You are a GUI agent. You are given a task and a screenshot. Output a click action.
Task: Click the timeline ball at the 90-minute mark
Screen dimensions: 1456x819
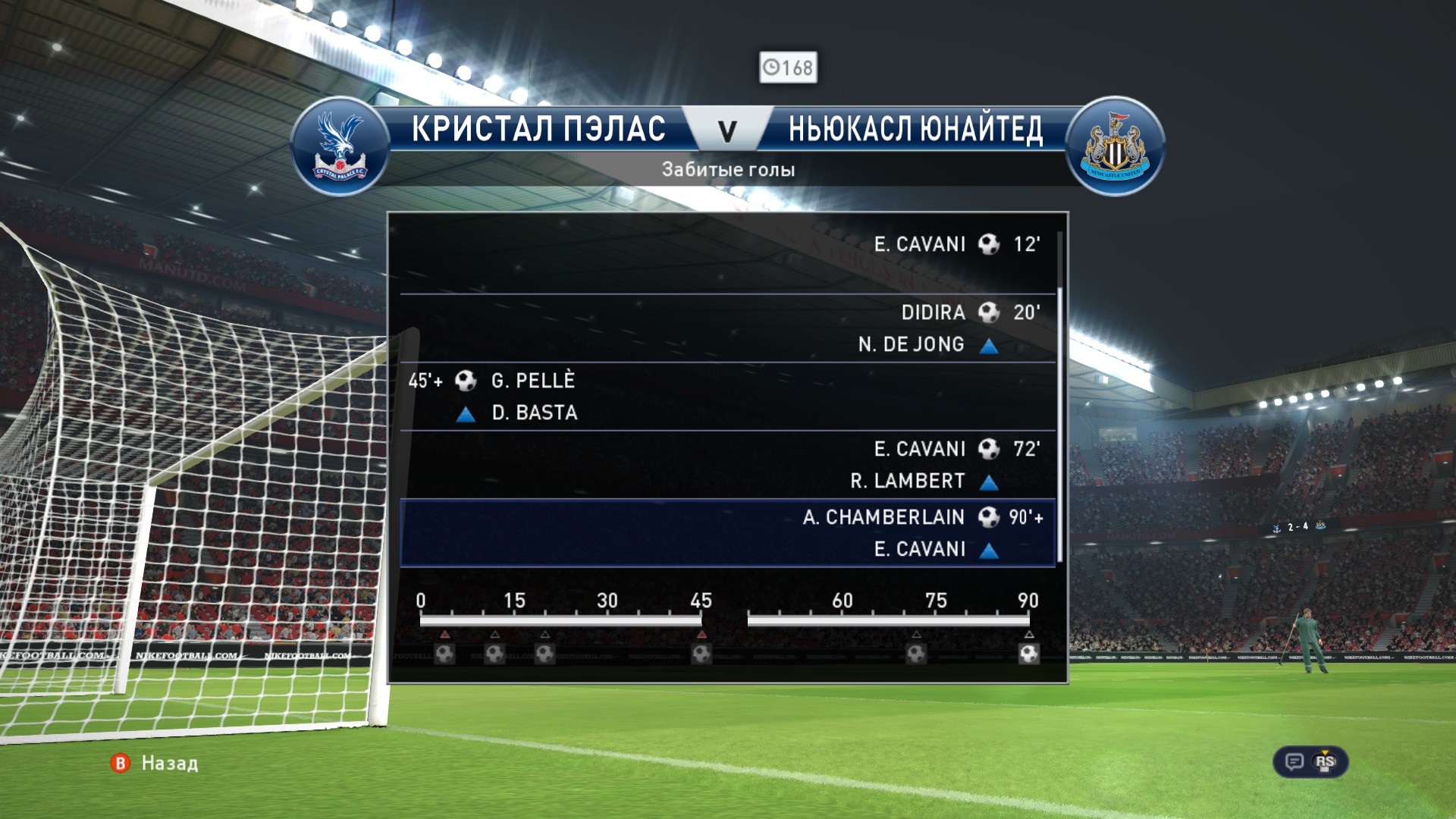[x=1028, y=653]
